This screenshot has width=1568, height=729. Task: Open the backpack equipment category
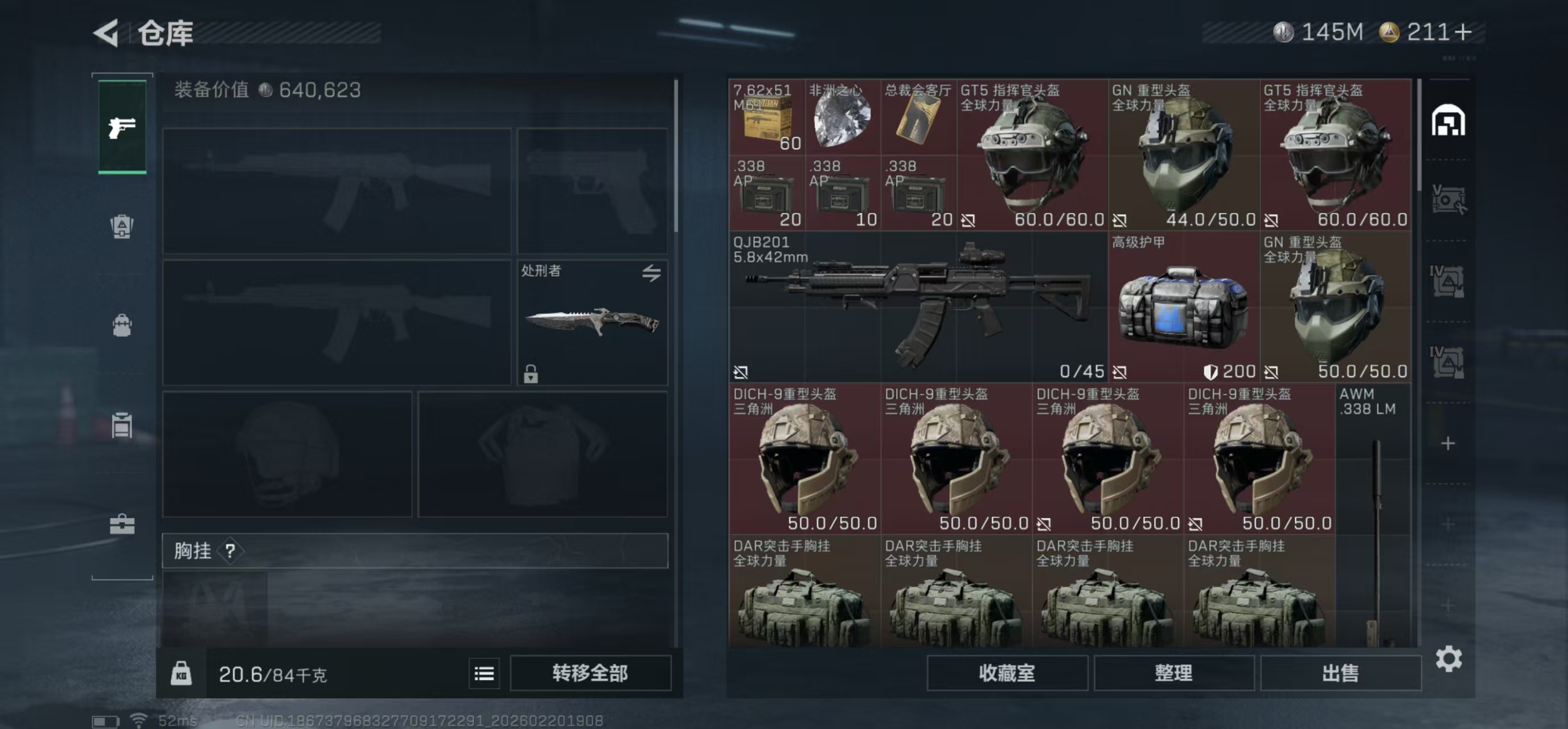(122, 327)
